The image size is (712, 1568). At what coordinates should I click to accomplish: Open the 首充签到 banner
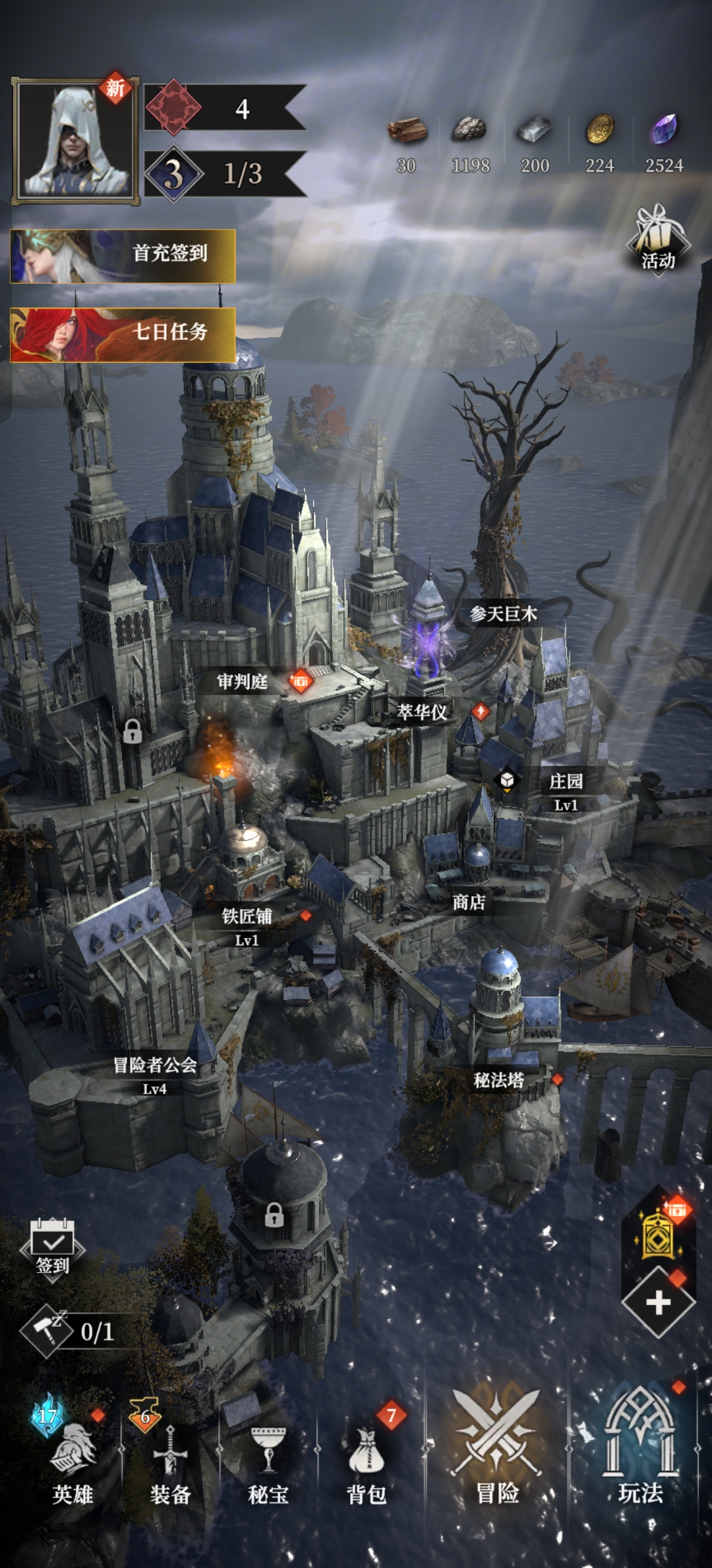point(123,256)
